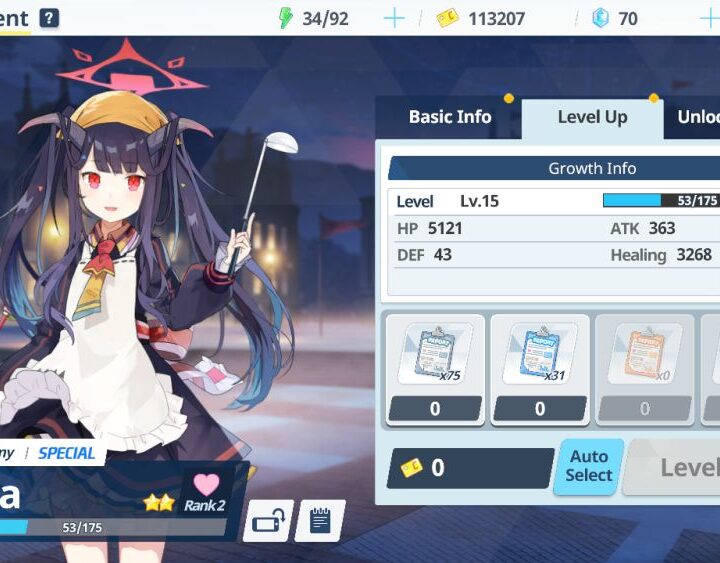Open the notepad profile icon
The width and height of the screenshot is (720, 563).
(320, 520)
